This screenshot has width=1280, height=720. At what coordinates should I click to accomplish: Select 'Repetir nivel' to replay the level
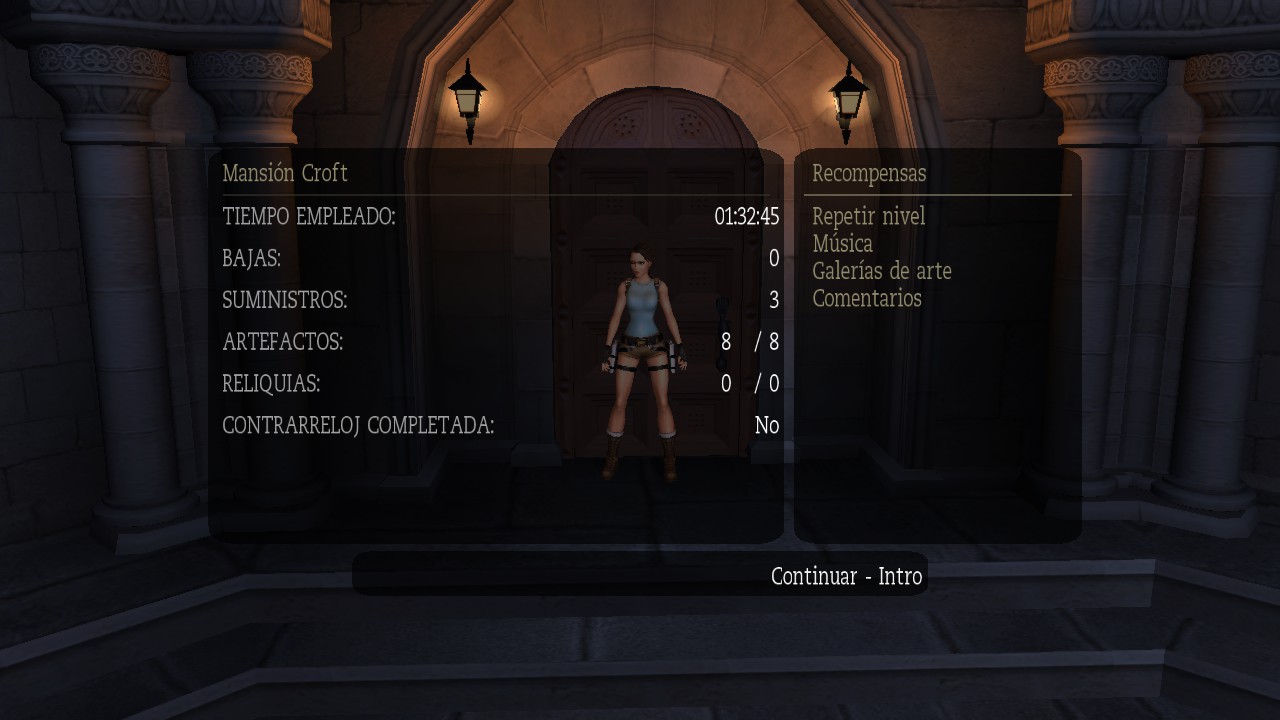(869, 216)
